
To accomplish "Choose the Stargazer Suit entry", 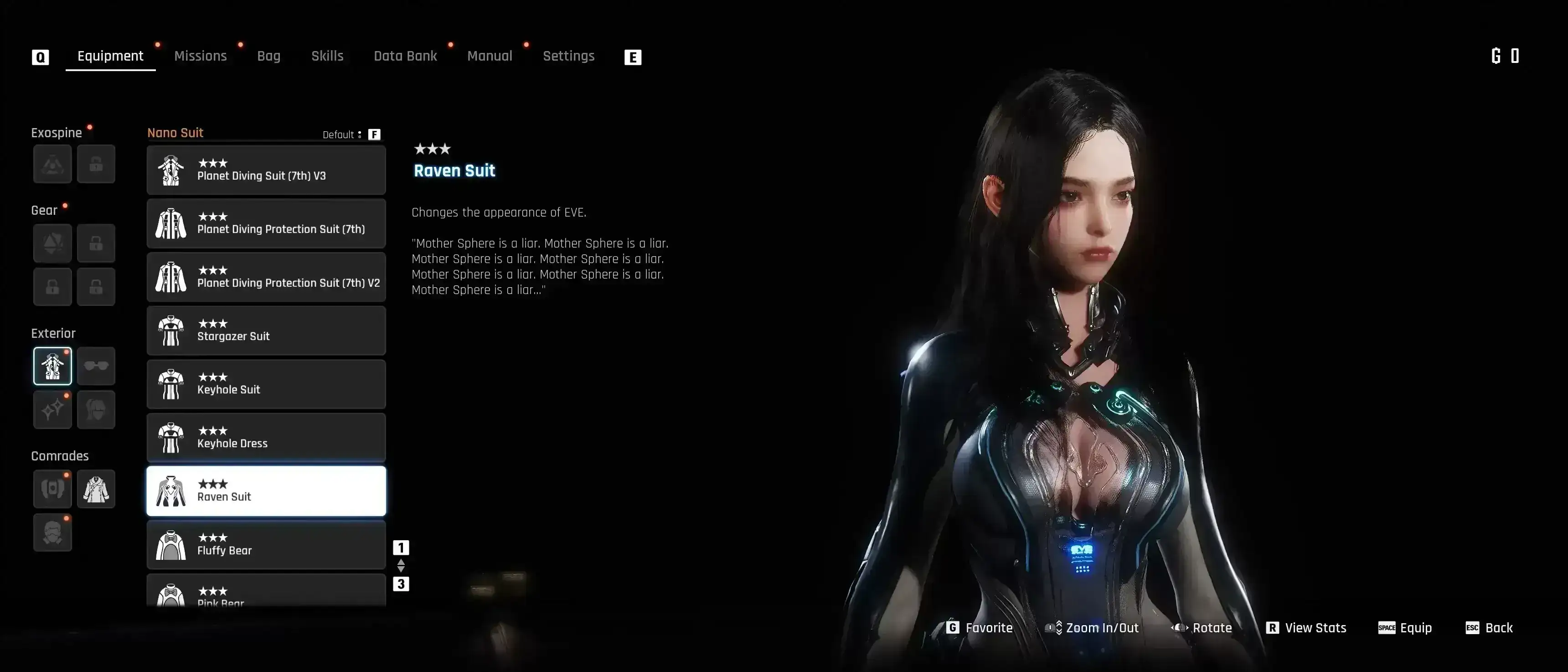I will (266, 331).
